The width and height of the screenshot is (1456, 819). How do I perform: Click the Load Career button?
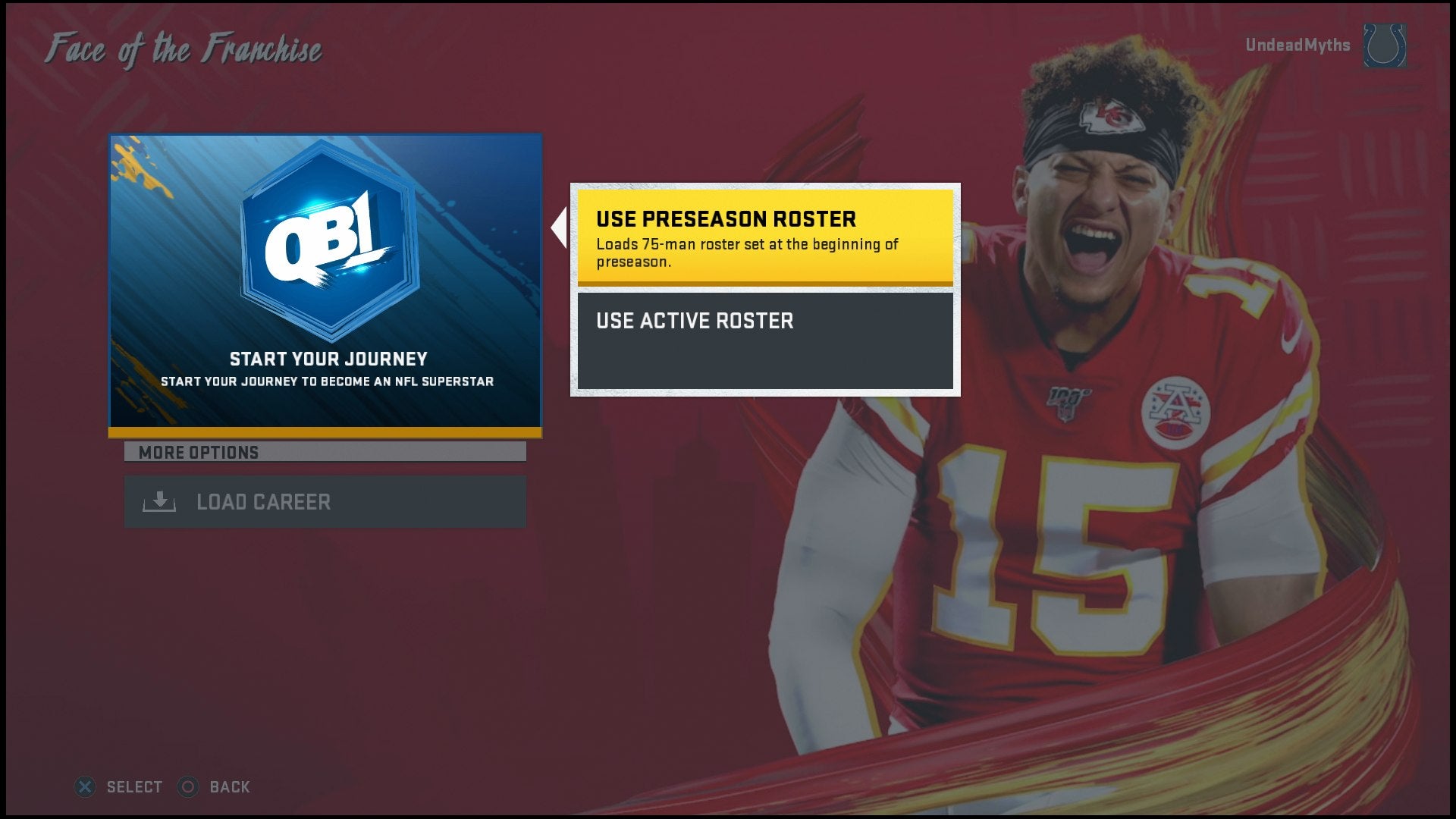pos(326,501)
